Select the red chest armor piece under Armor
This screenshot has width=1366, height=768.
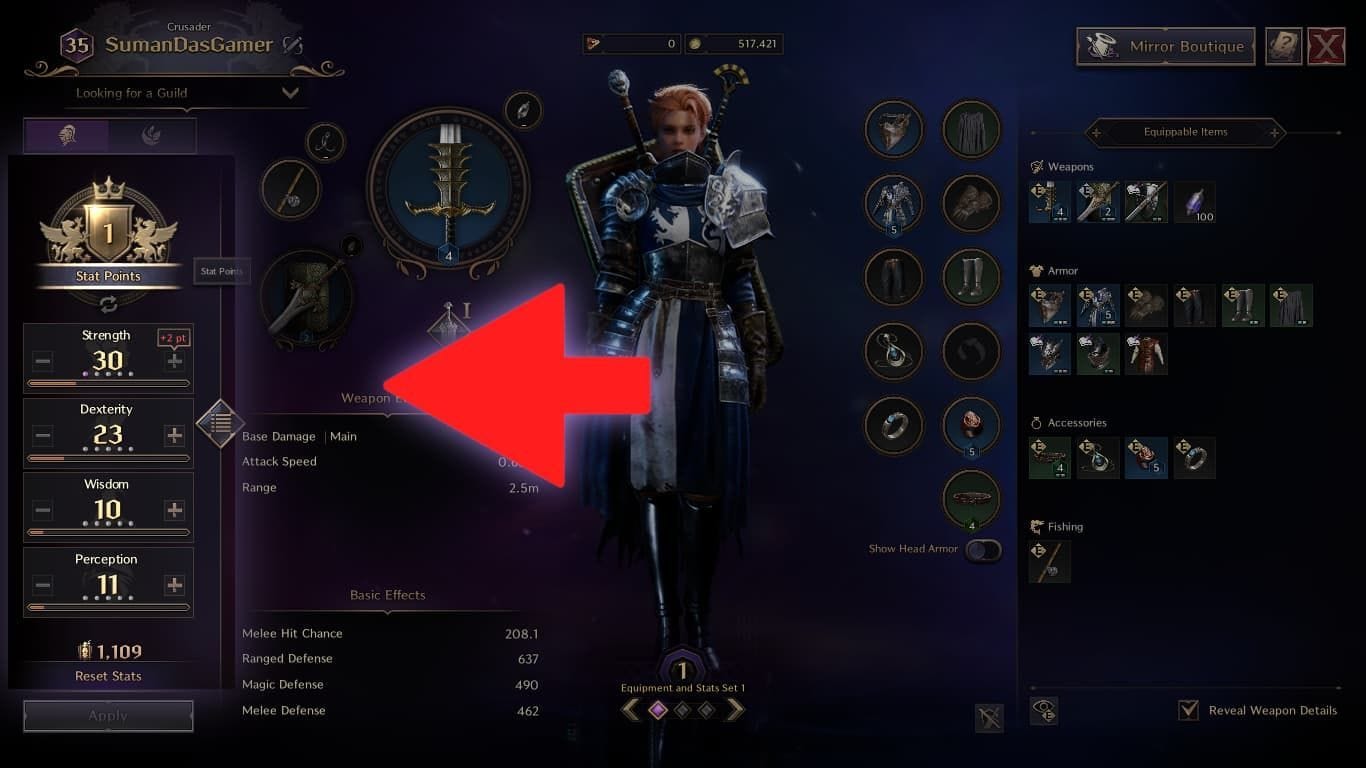coord(1146,353)
